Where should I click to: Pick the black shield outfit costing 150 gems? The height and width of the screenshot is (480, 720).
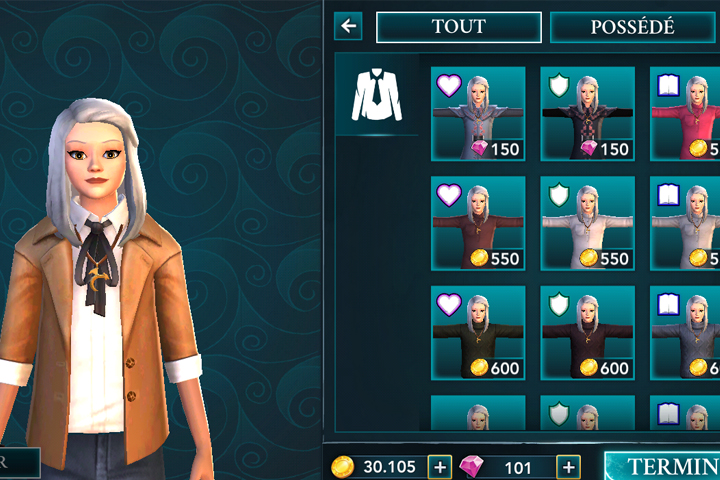(x=587, y=113)
